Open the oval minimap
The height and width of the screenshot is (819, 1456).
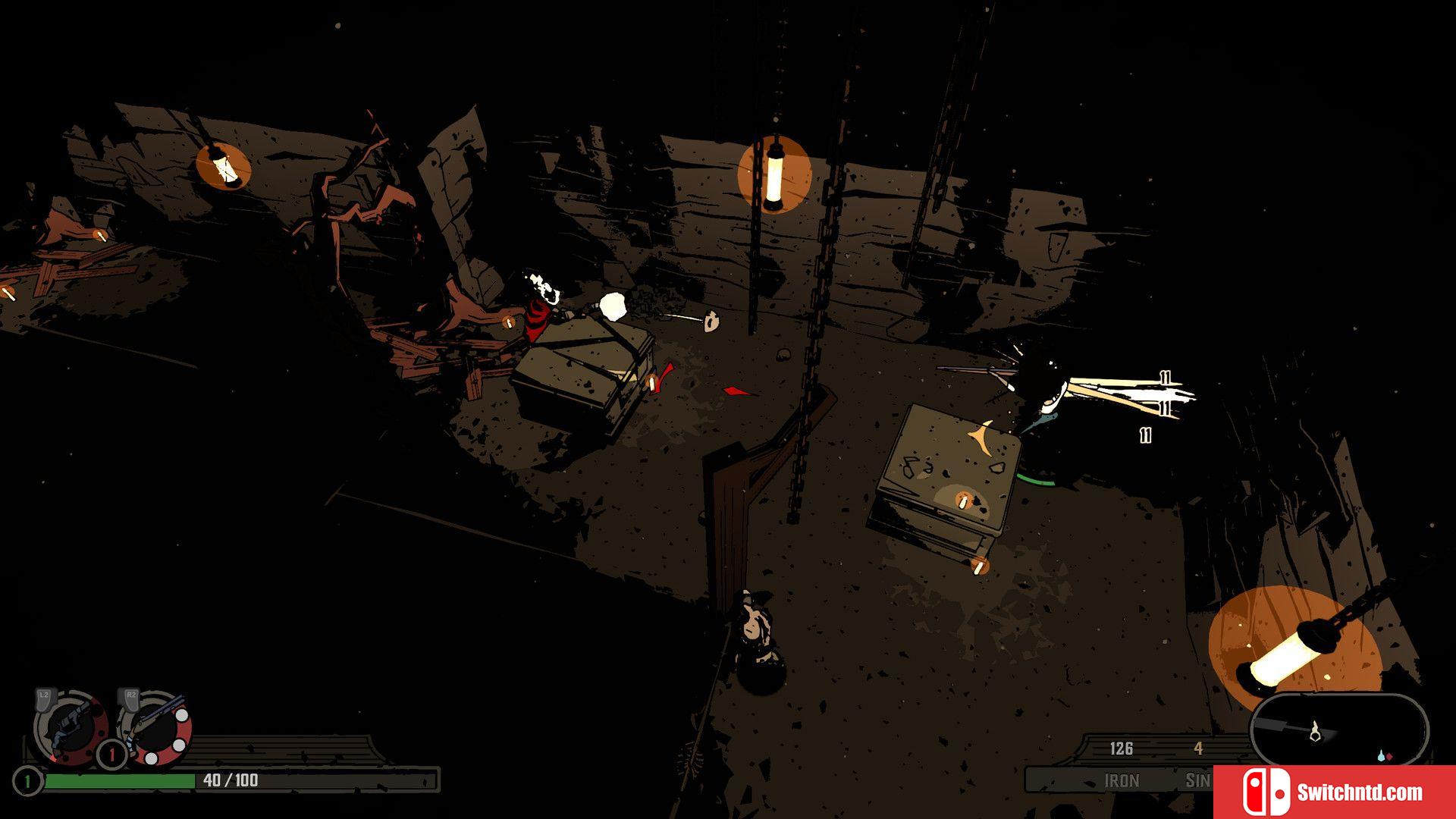pos(1339,730)
